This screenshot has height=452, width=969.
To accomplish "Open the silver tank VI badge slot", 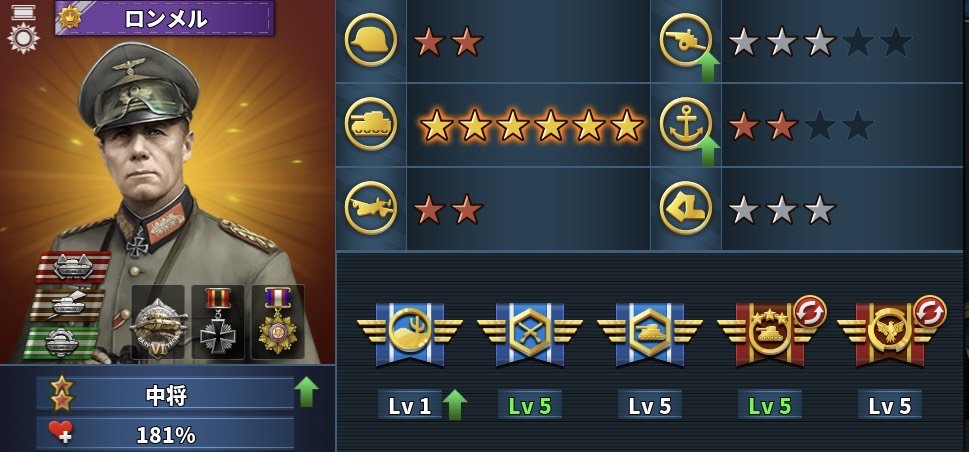I will pos(159,323).
